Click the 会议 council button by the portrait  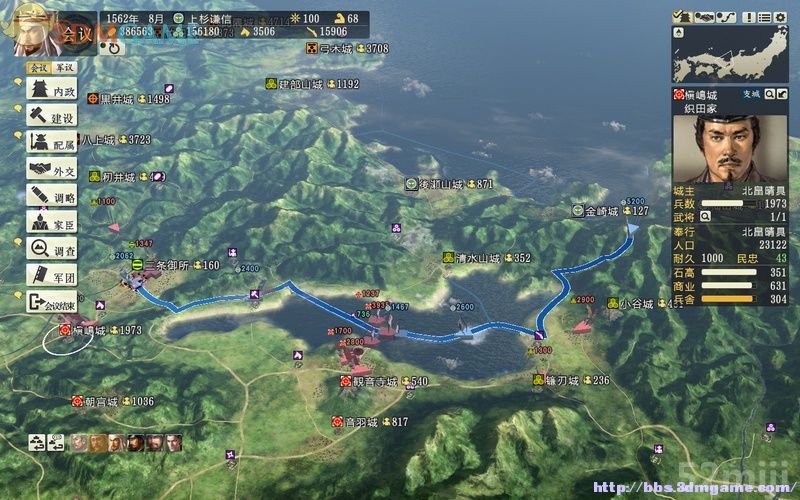point(75,35)
